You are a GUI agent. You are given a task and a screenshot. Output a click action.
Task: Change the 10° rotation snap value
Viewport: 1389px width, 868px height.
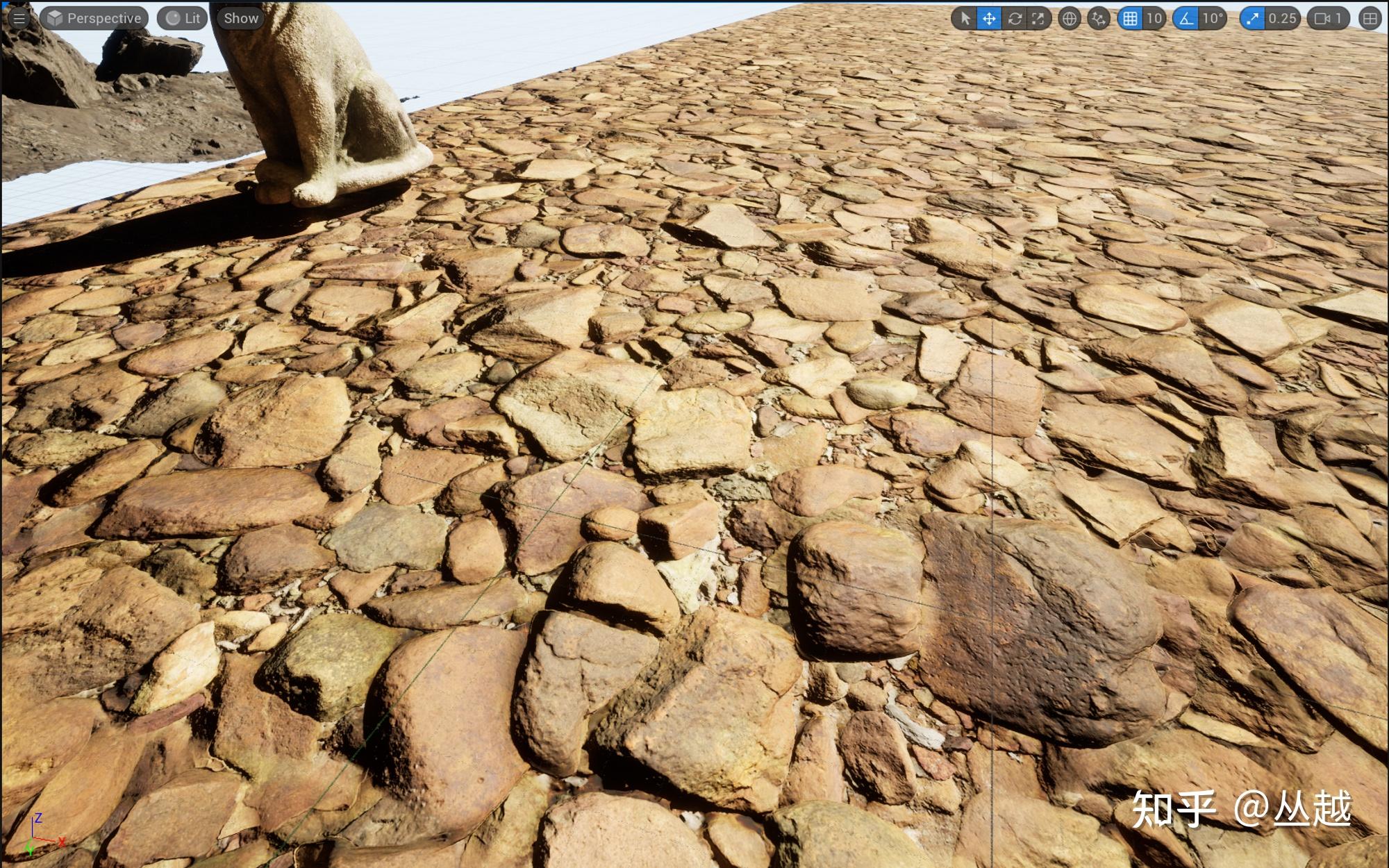click(x=1213, y=19)
